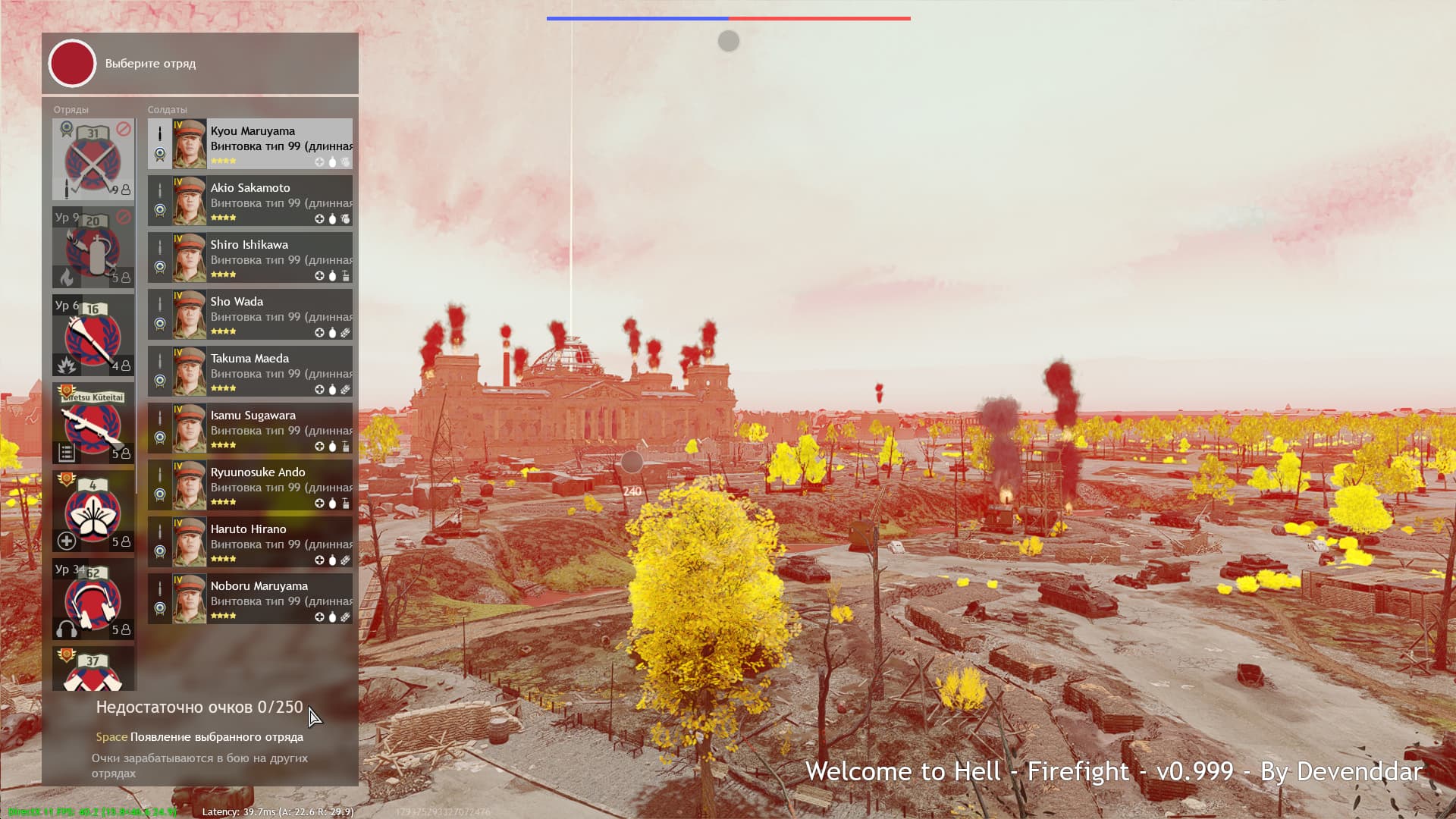1456x819 pixels.
Task: Expand the level 37 squad at list bottom
Action: (x=91, y=671)
